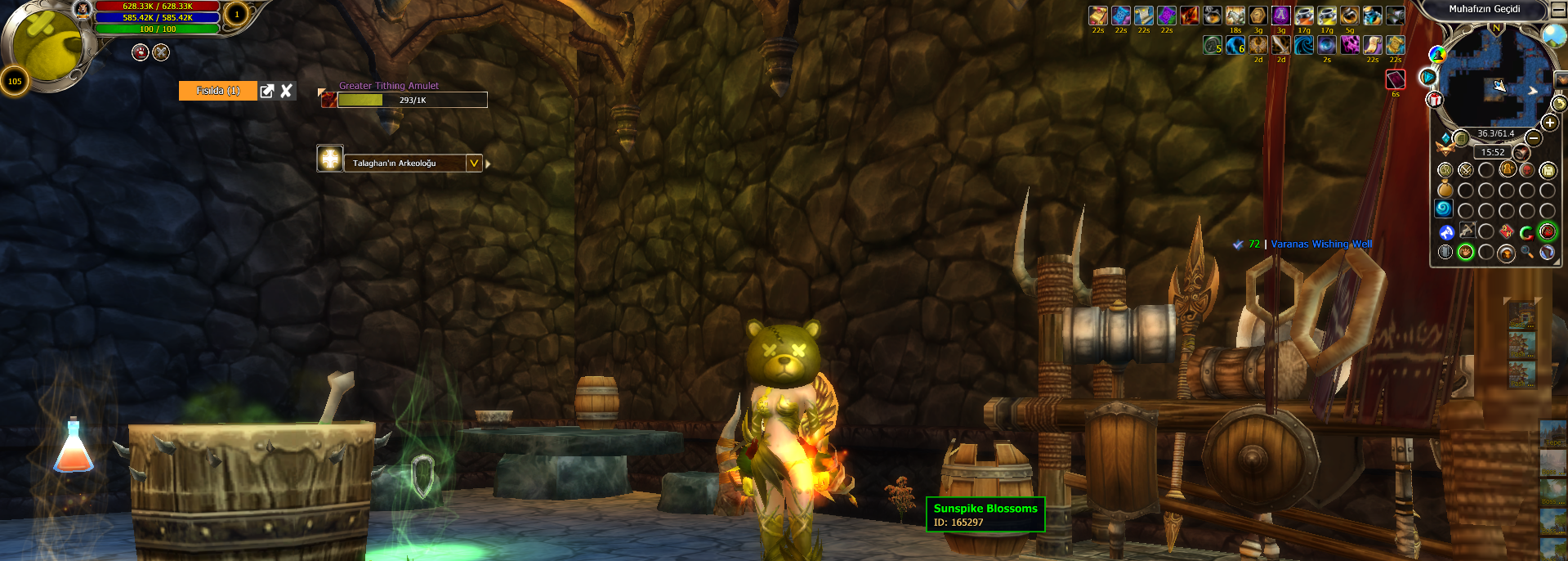This screenshot has height=561, width=1568.
Task: Zoom out the minimap with minus button
Action: click(x=1534, y=138)
